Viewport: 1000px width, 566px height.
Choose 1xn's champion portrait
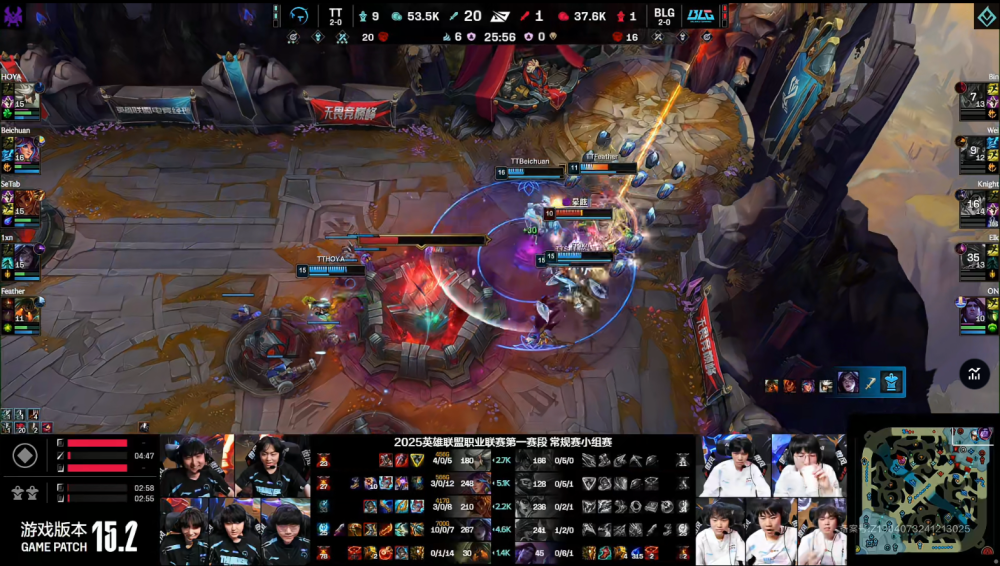[26, 257]
